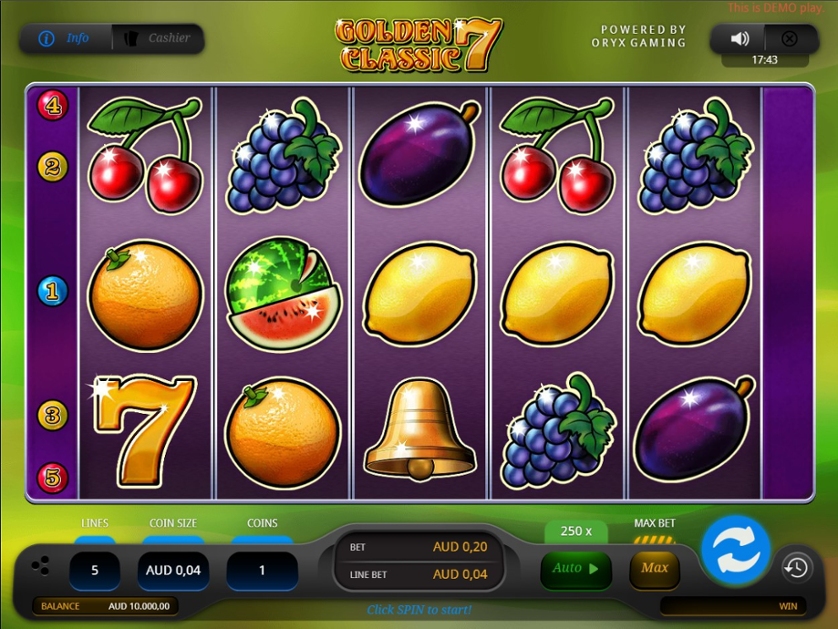Open the three-dot options icon

(x=40, y=567)
